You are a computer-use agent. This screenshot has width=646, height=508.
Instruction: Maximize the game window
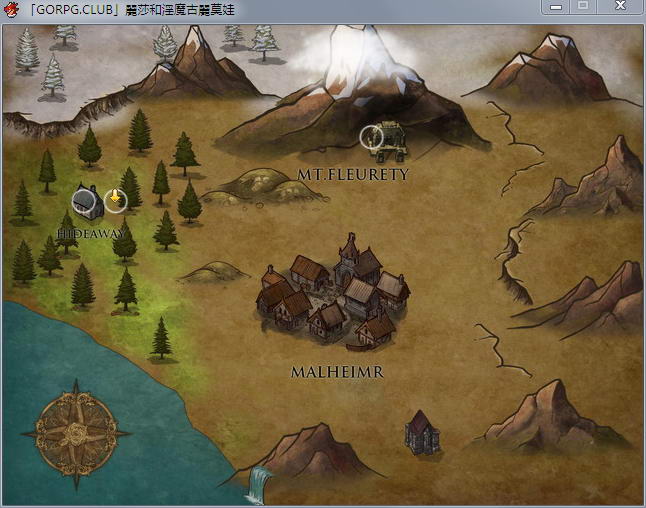pos(582,7)
